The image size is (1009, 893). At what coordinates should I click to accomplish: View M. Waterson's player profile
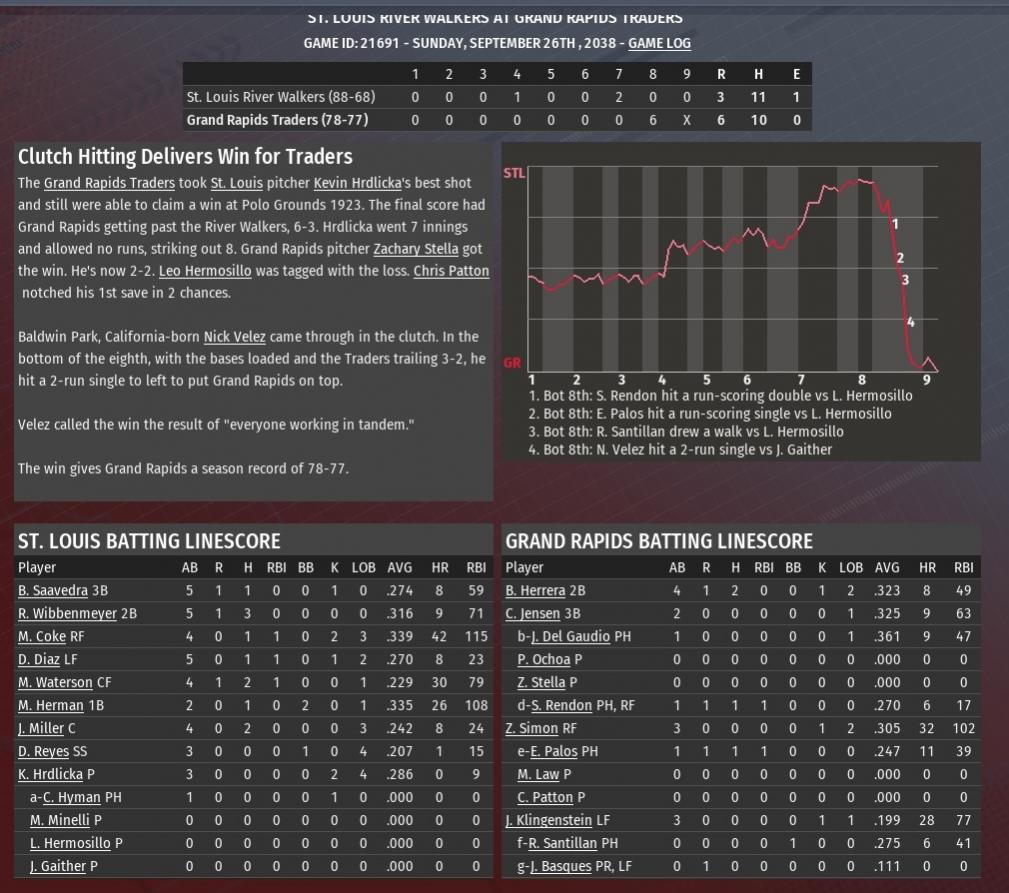(55, 682)
